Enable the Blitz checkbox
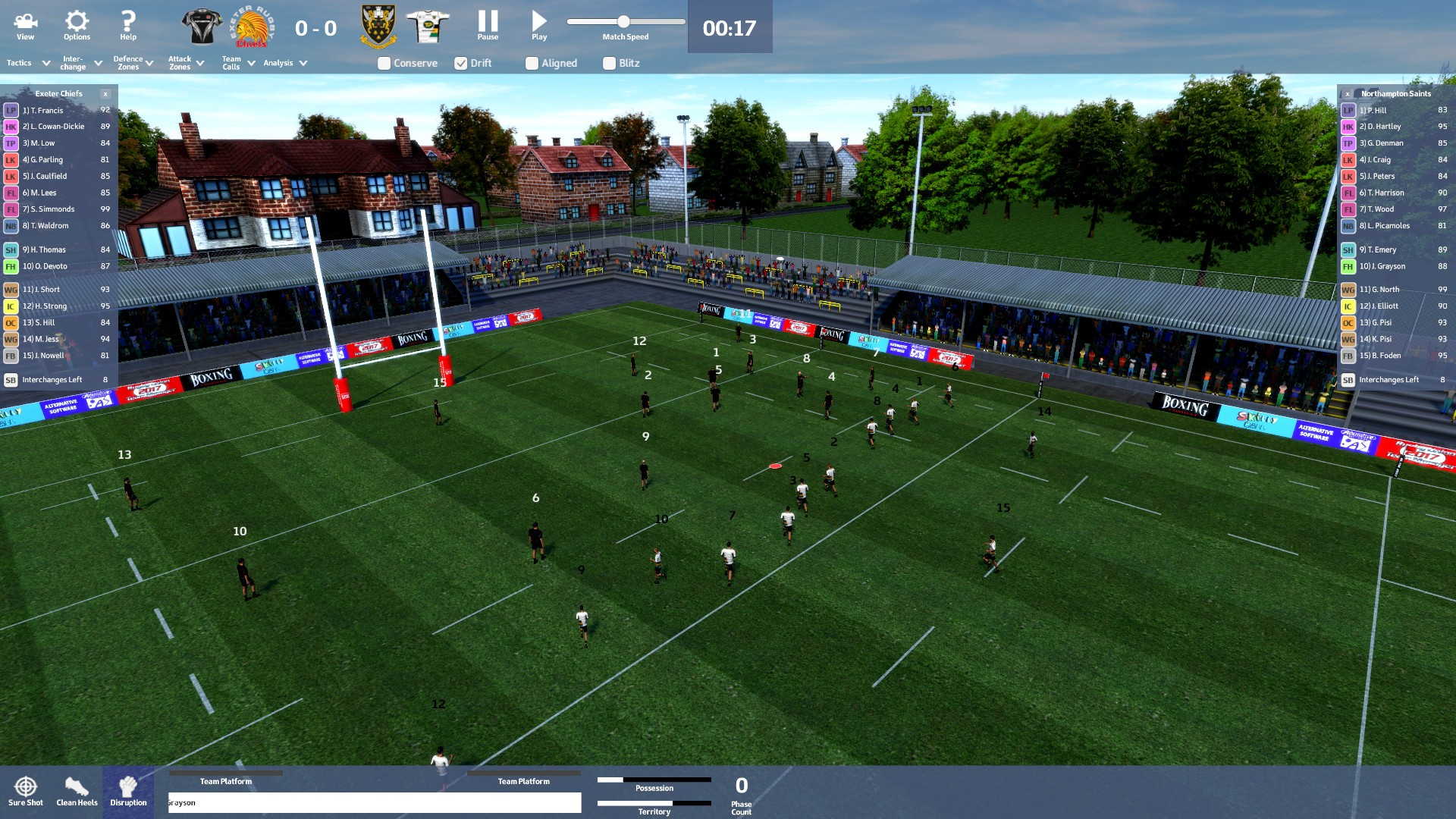Screen dimensions: 1456x819 [x=609, y=64]
